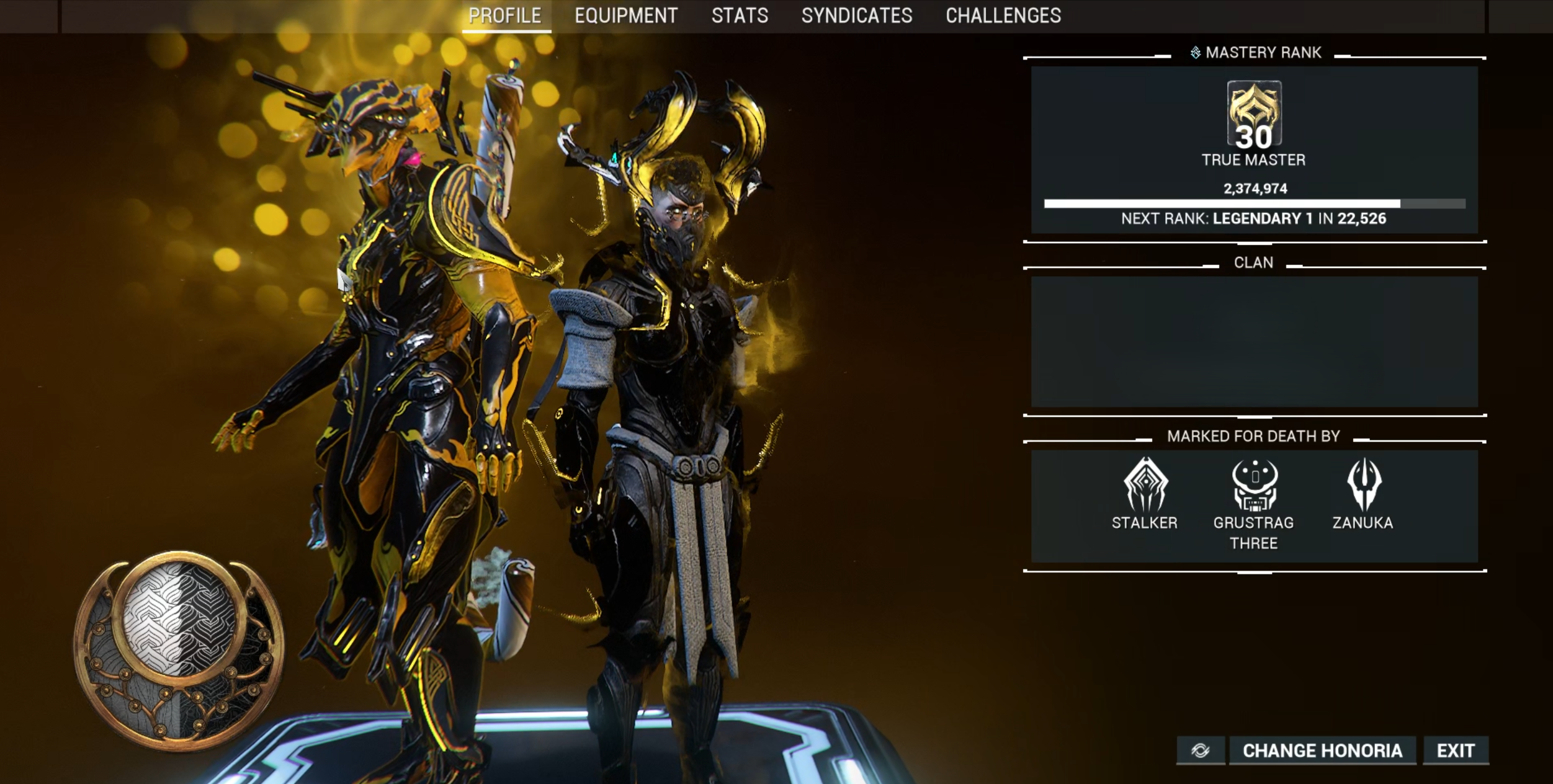Viewport: 1553px width, 784px height.
Task: Select the Syndicates tab
Action: tap(857, 16)
